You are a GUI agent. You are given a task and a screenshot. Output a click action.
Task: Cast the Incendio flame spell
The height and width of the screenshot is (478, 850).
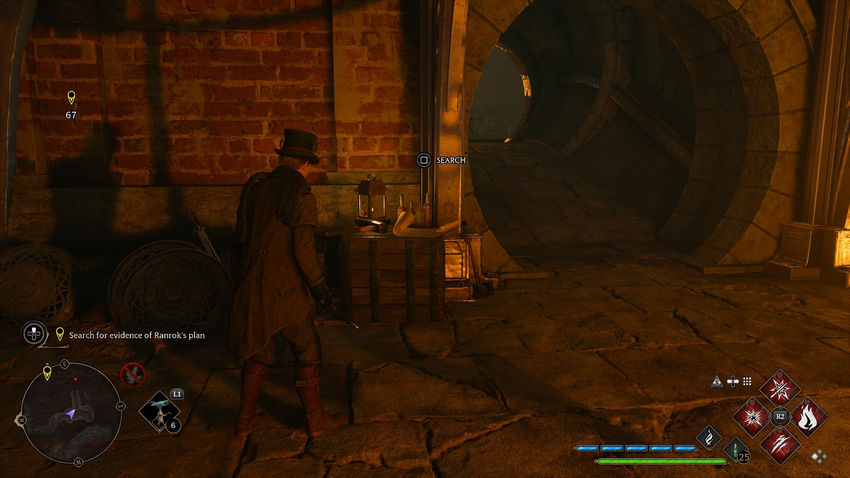[x=807, y=415]
